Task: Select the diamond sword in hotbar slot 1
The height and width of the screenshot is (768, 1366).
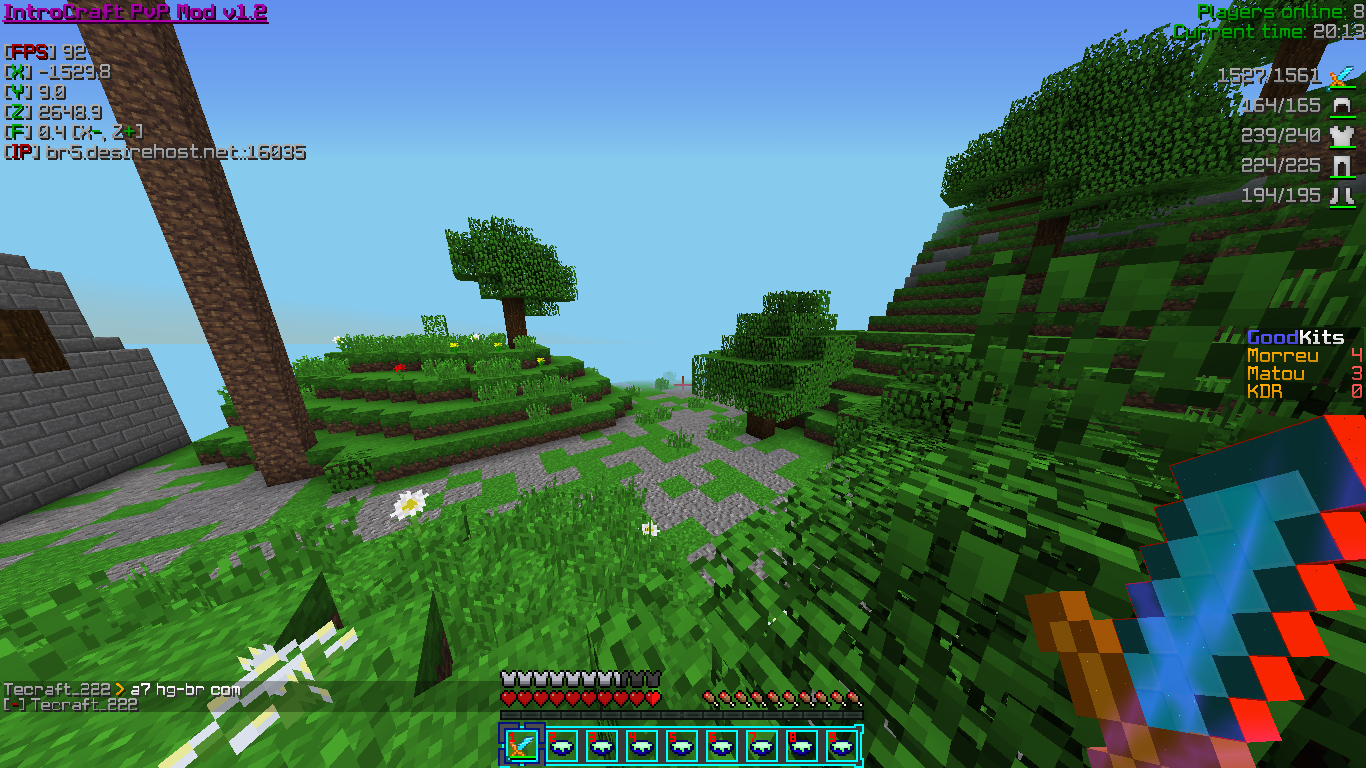Action: coord(521,745)
